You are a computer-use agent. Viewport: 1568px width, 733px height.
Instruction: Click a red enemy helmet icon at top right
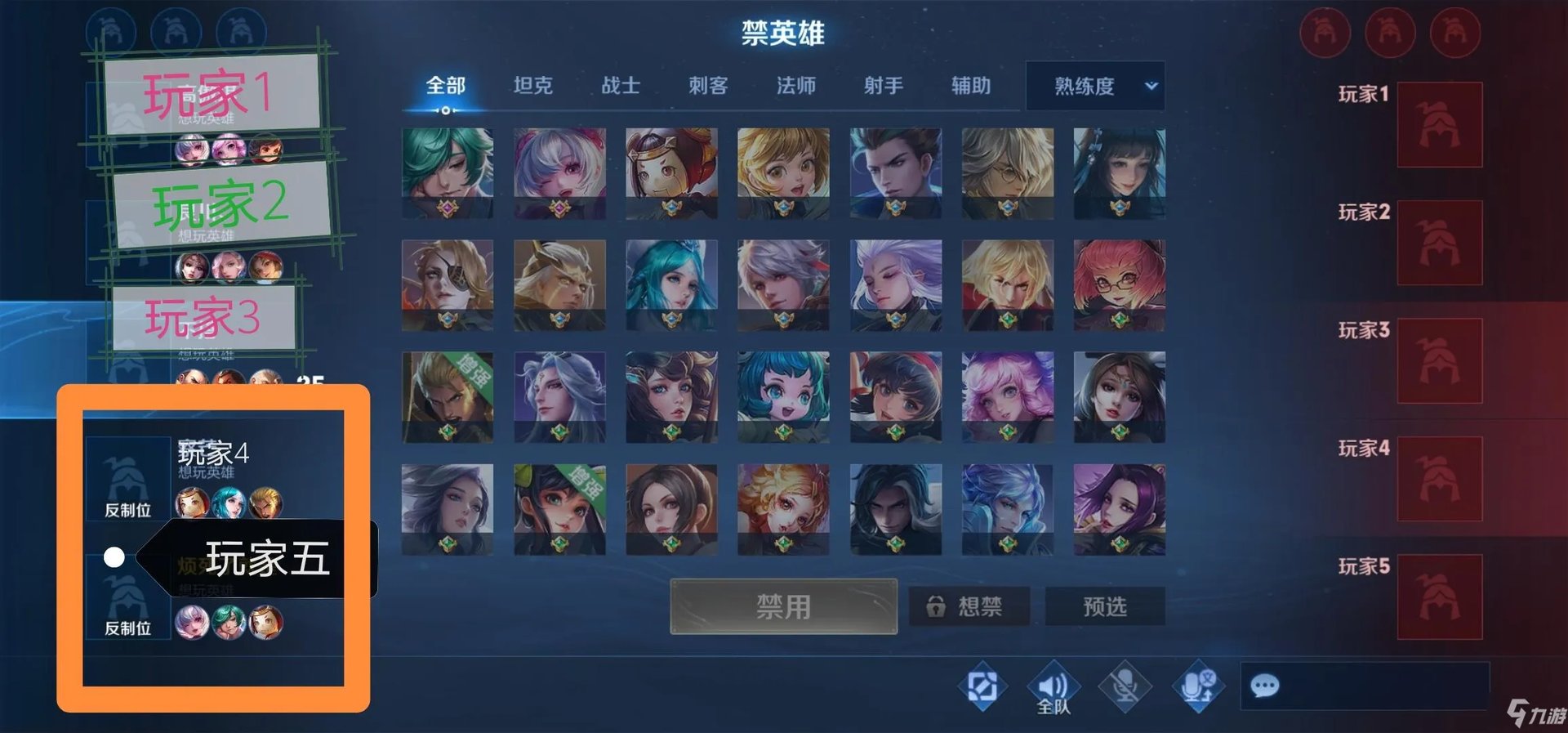coord(1325,33)
